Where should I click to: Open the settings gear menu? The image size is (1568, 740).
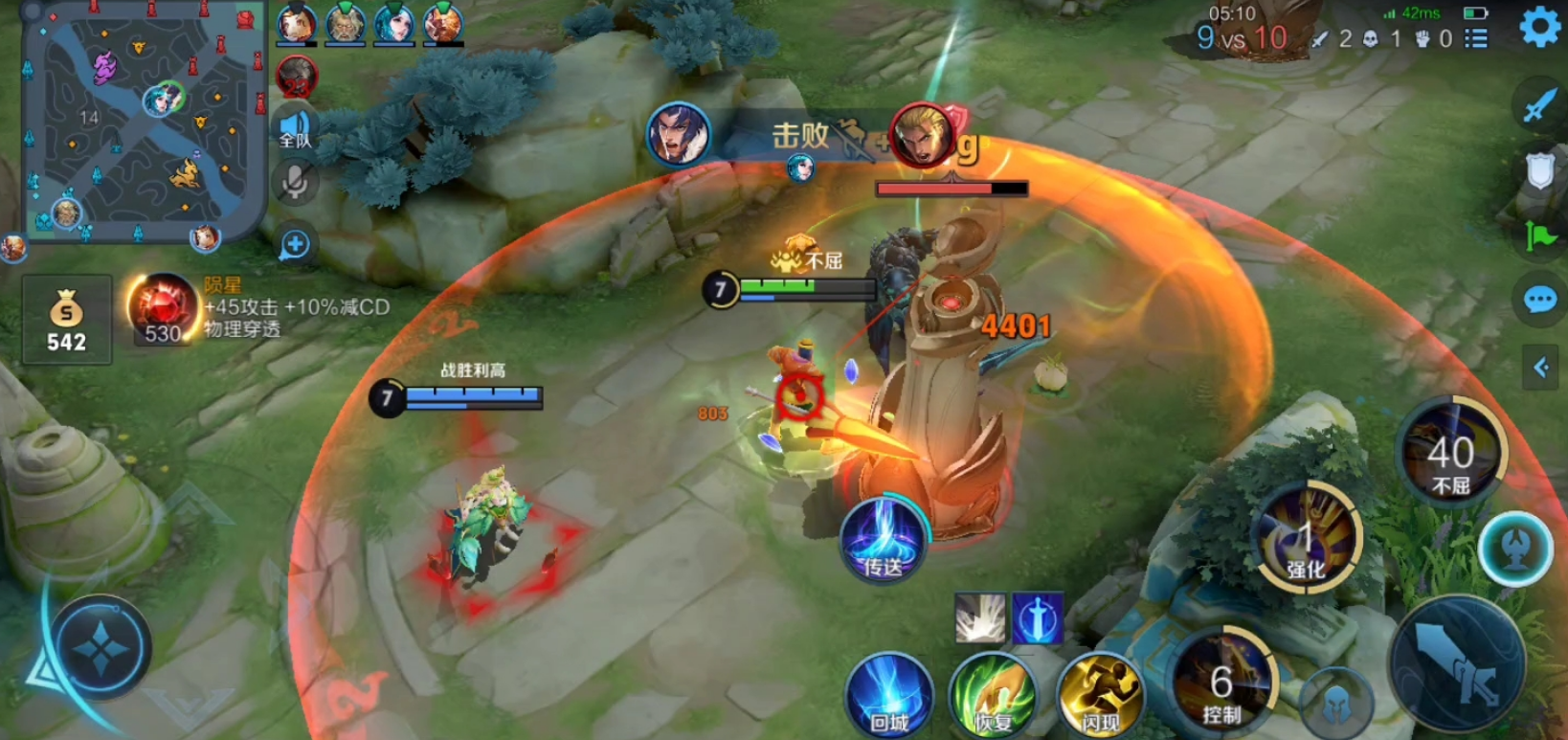[x=1539, y=27]
